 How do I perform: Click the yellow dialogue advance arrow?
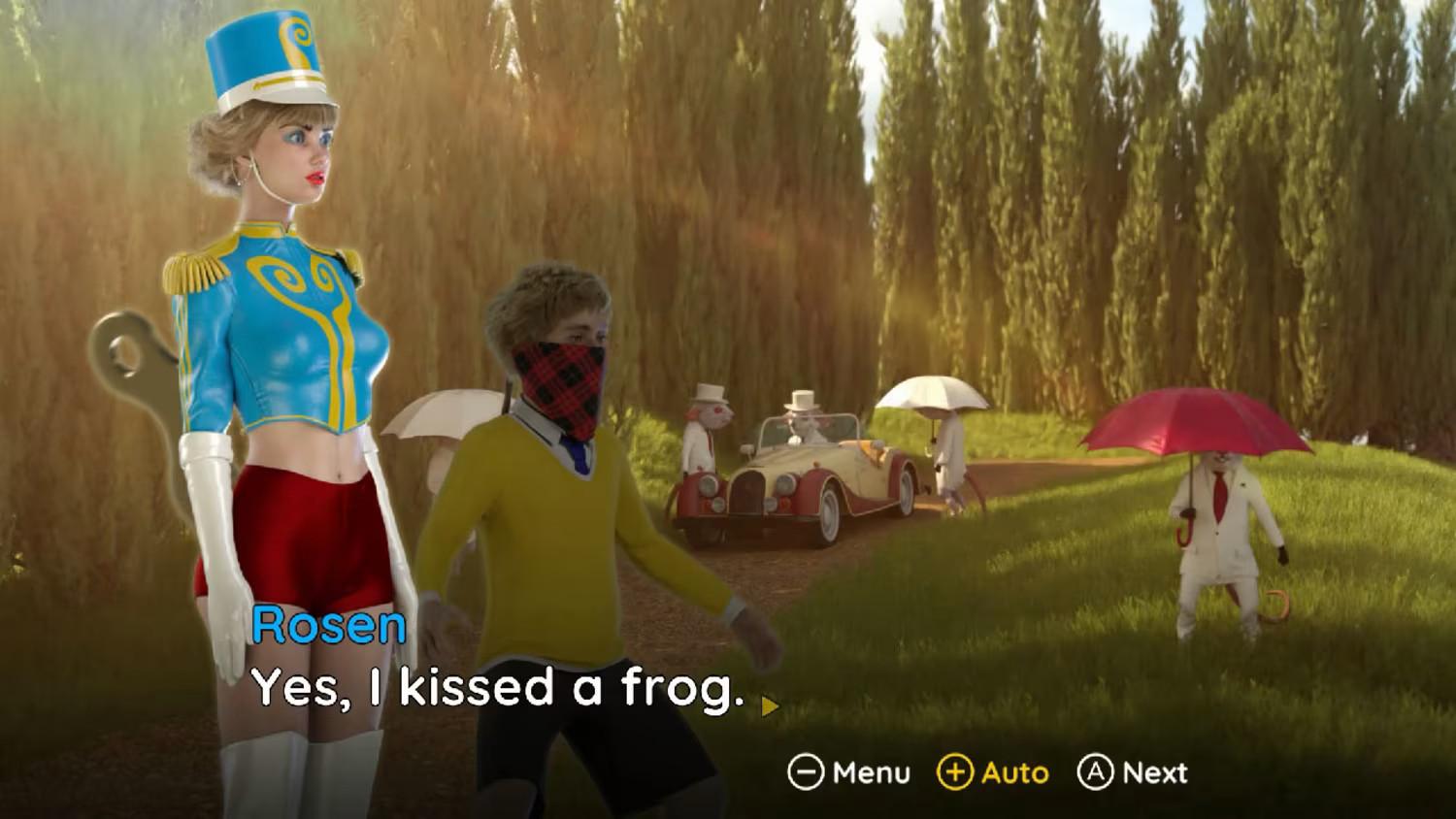tap(768, 707)
